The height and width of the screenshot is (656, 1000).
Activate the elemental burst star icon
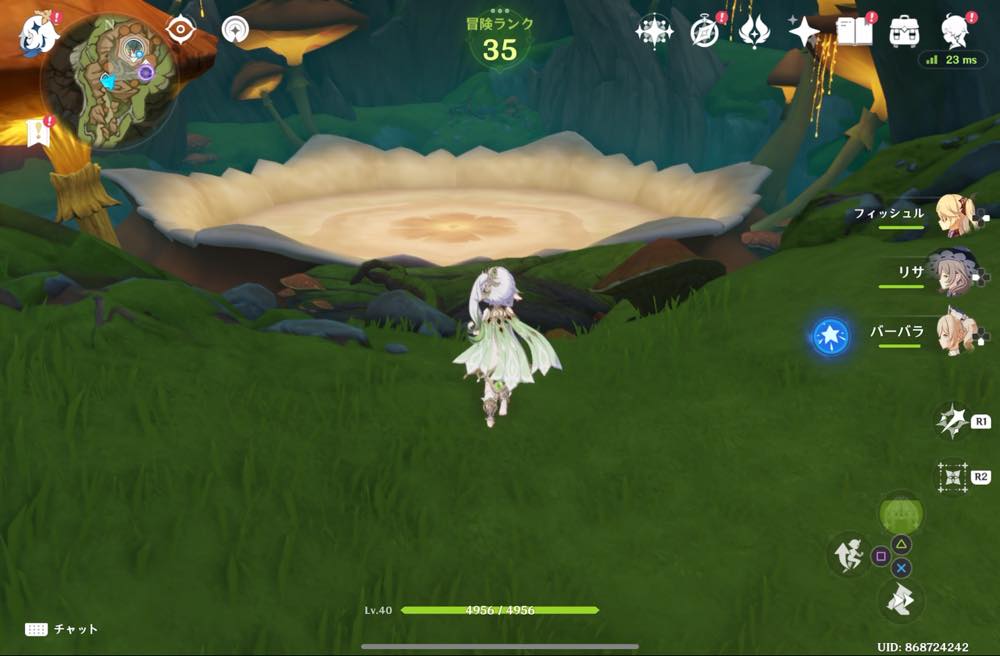[951, 422]
